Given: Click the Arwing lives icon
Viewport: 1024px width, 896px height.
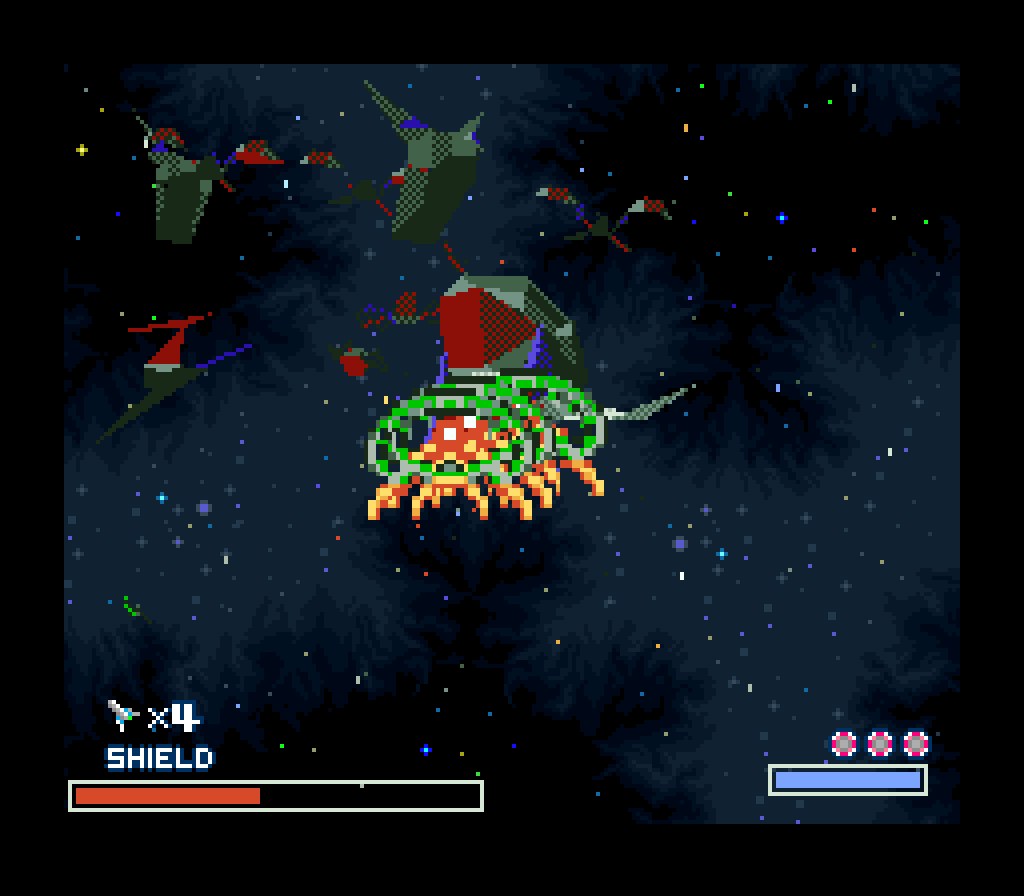Looking at the screenshot, I should pos(123,715).
